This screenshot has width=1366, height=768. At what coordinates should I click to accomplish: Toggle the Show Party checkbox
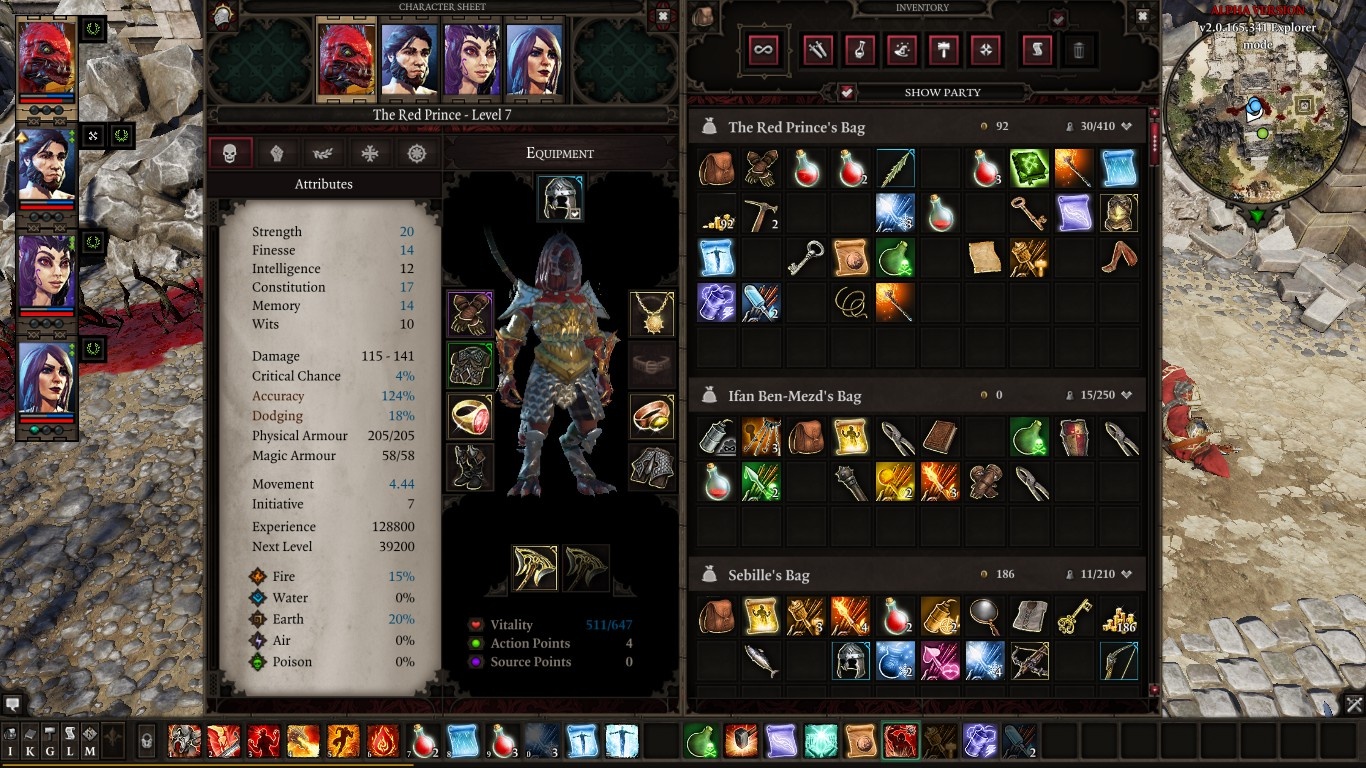point(846,92)
